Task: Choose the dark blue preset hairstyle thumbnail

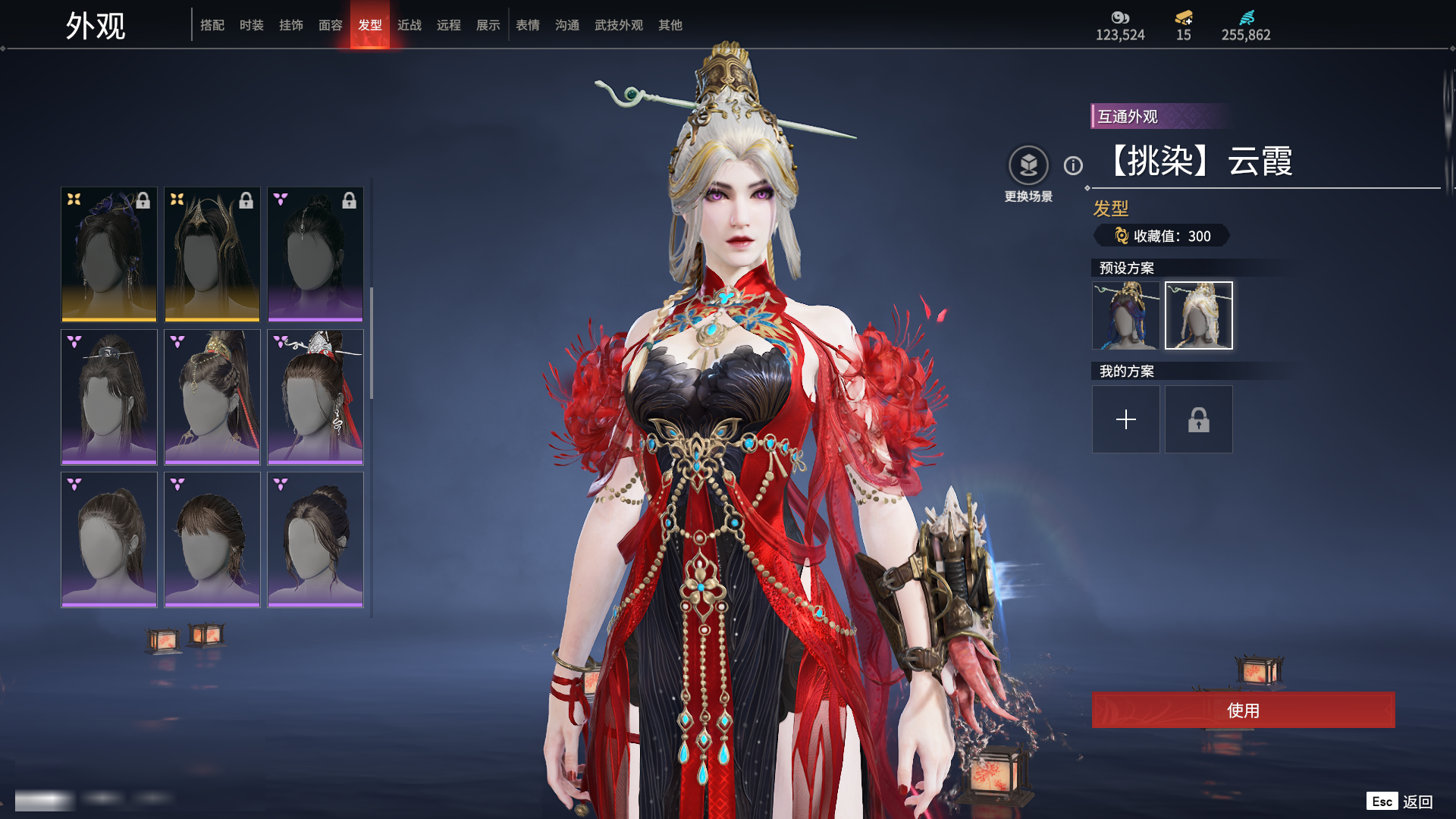Action: [x=1125, y=315]
